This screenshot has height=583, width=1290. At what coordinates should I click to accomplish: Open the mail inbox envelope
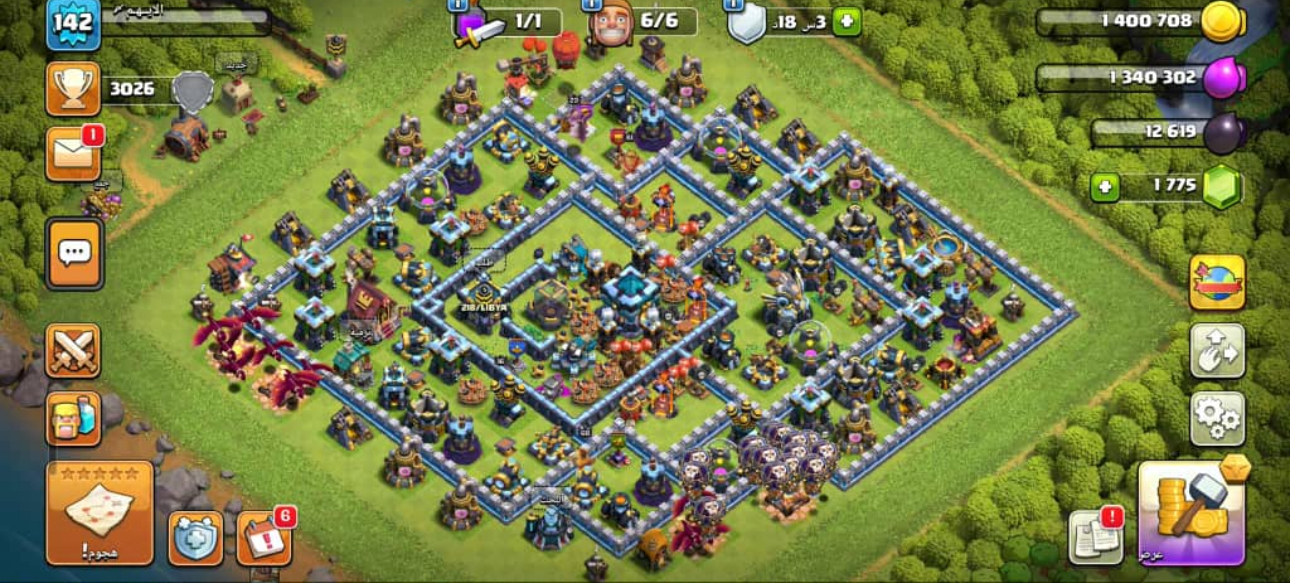tap(72, 155)
